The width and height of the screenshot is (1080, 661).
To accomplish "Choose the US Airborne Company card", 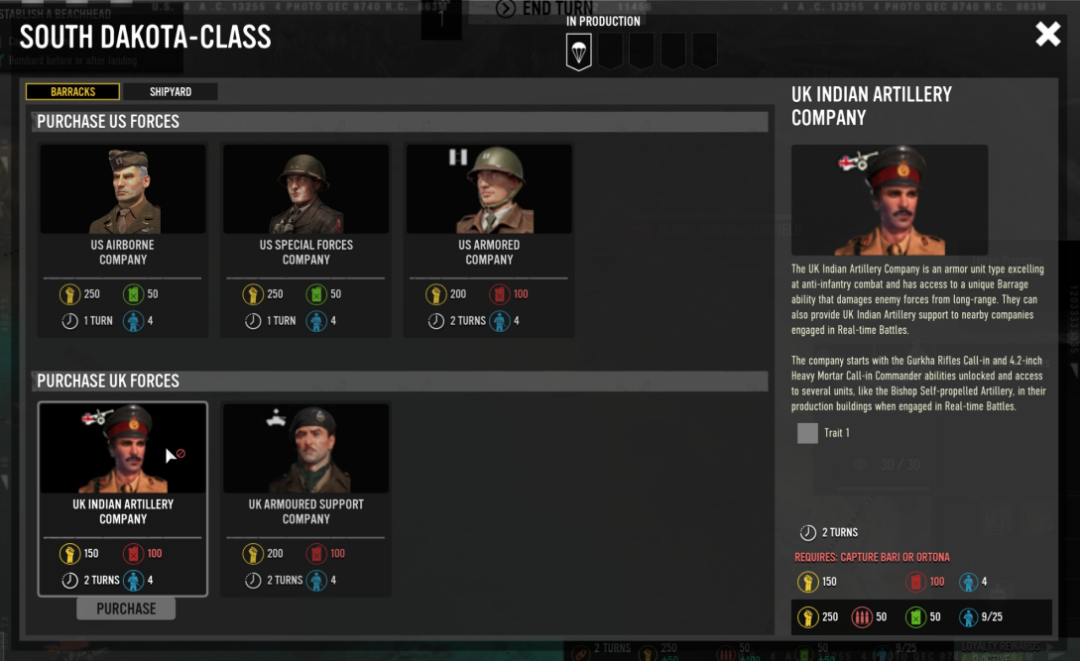I will pos(123,240).
